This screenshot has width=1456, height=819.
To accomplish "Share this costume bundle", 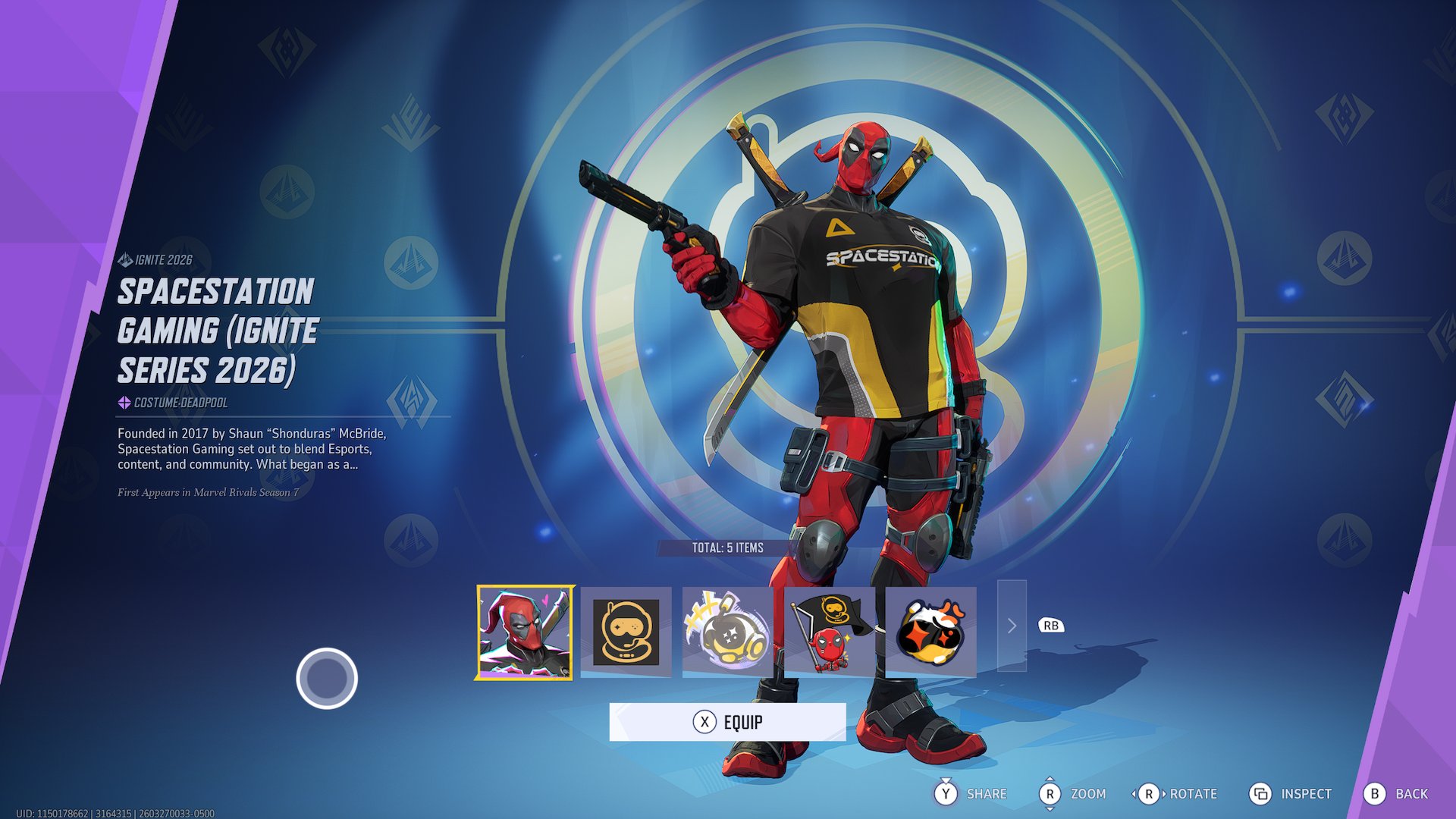I will [x=971, y=794].
